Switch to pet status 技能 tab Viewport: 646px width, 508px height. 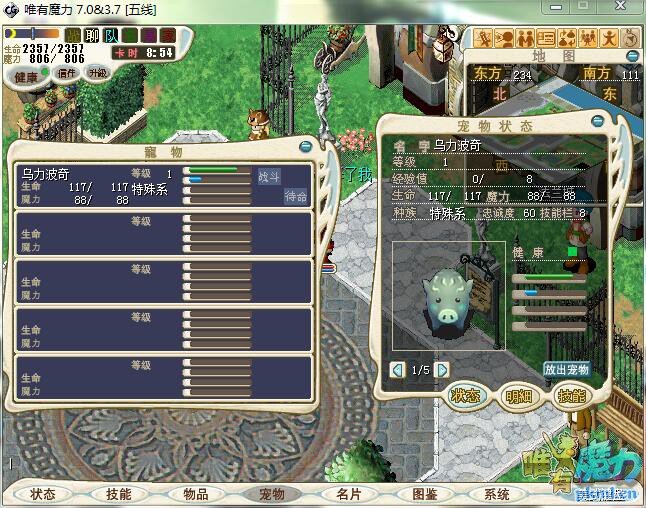point(571,396)
